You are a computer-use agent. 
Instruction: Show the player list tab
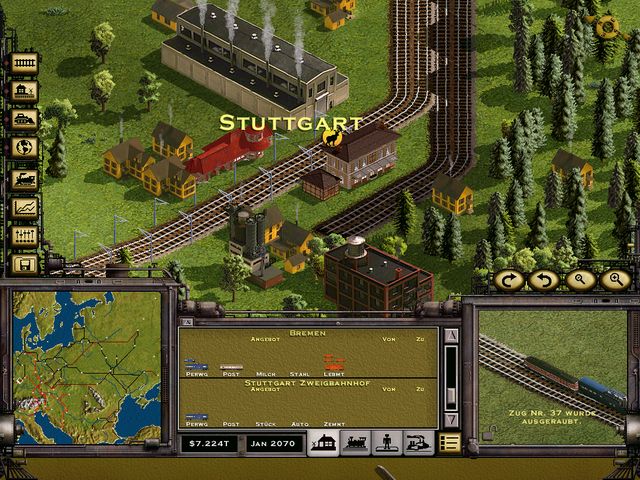point(386,443)
